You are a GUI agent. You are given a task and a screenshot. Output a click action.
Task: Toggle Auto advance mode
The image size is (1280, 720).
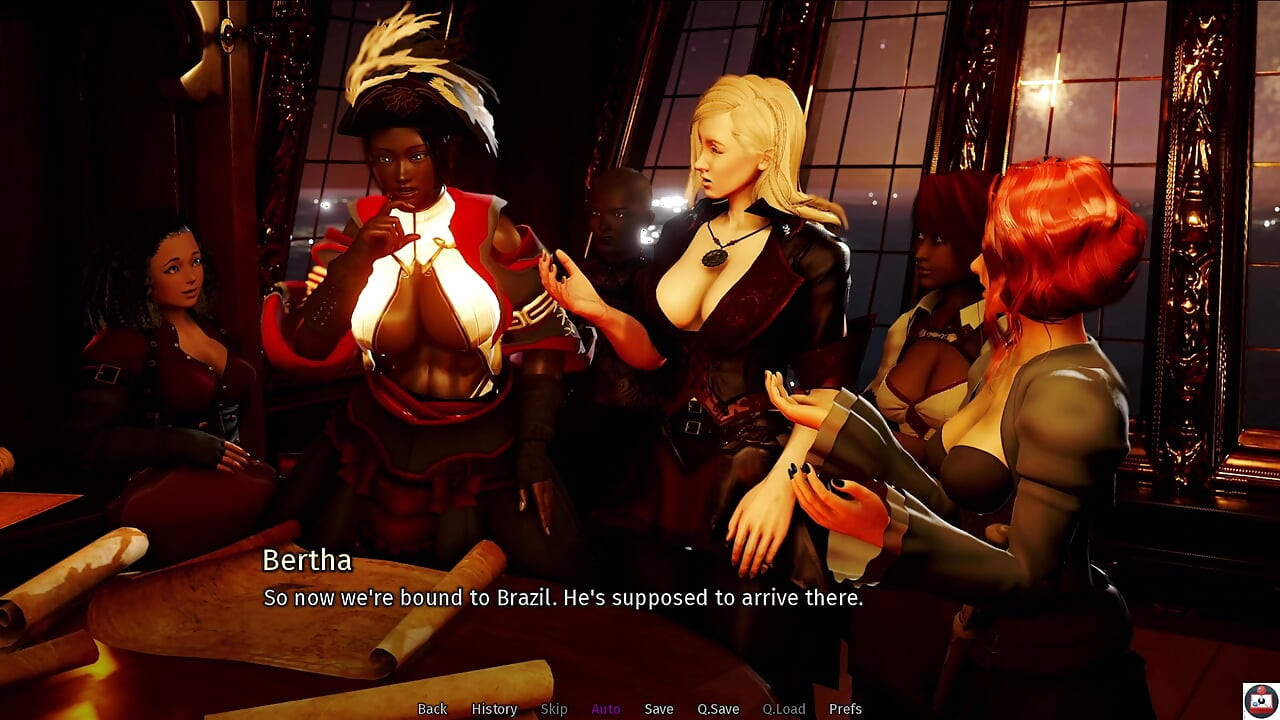[606, 709]
